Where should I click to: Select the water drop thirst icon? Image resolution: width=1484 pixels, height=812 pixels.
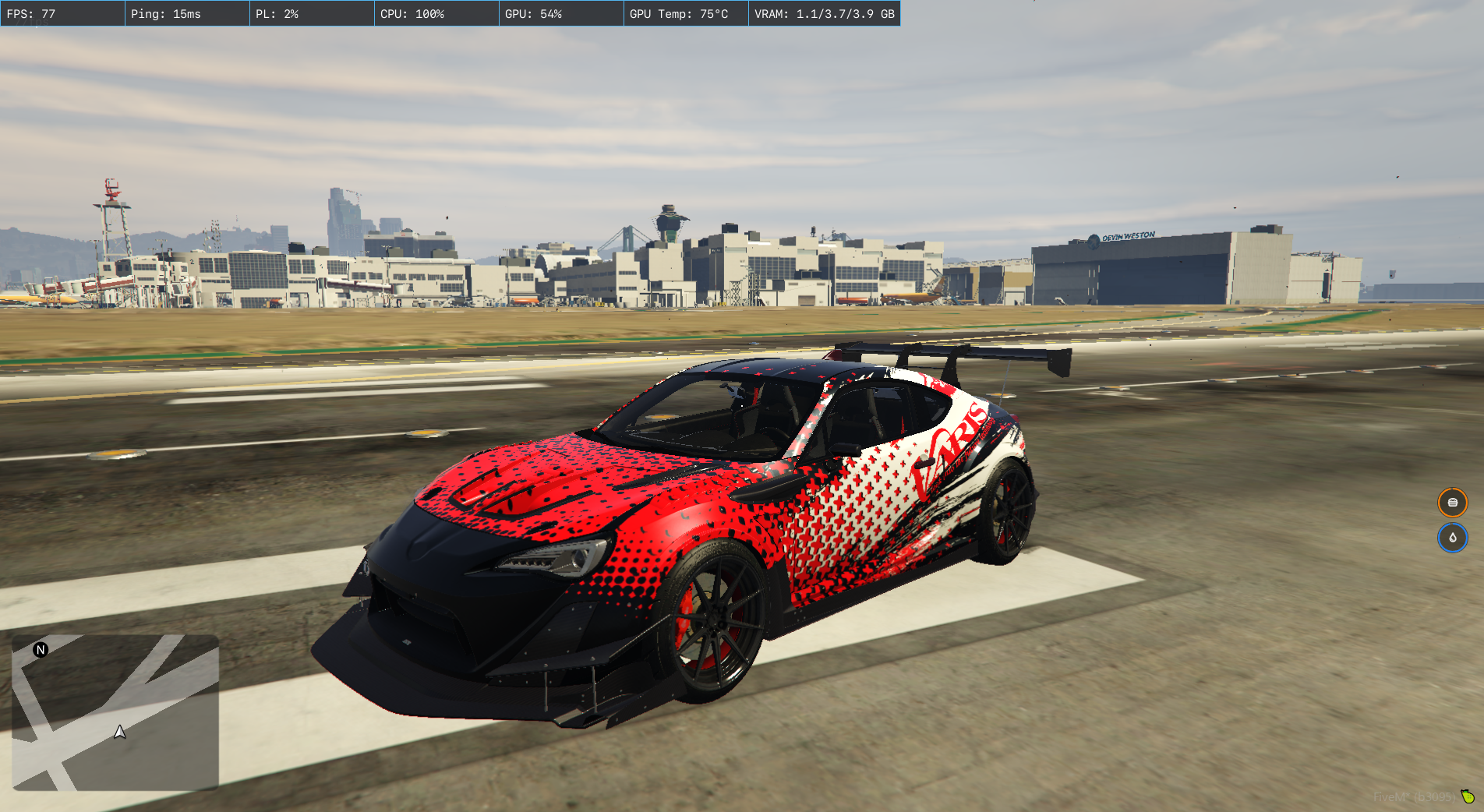point(1452,538)
